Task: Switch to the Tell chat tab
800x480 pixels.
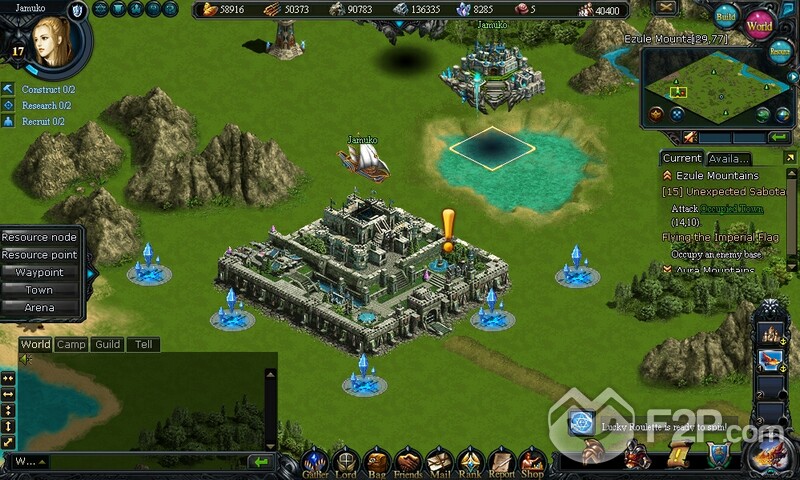Action: (144, 344)
